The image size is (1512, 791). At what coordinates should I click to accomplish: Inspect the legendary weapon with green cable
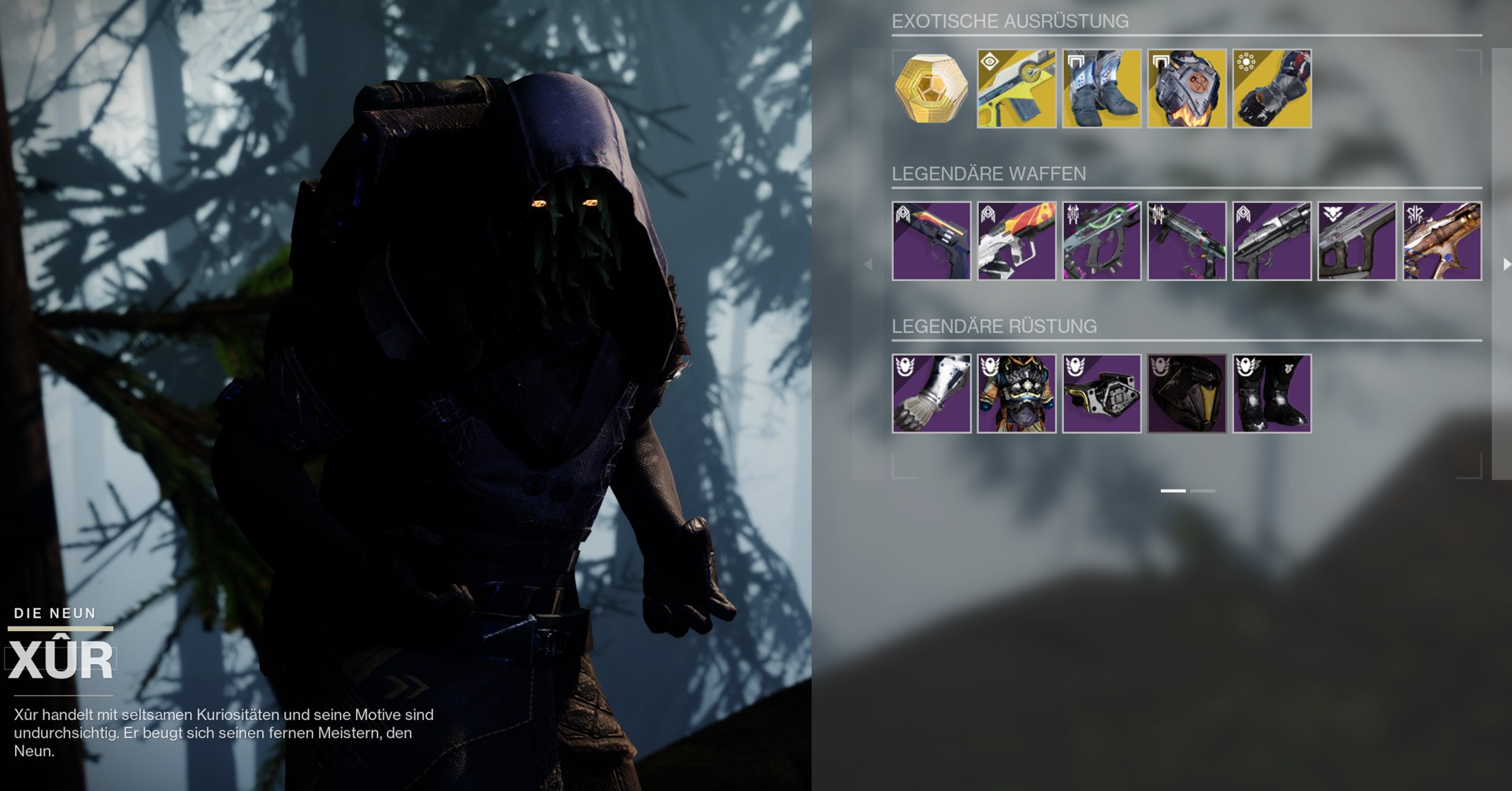coord(1101,241)
